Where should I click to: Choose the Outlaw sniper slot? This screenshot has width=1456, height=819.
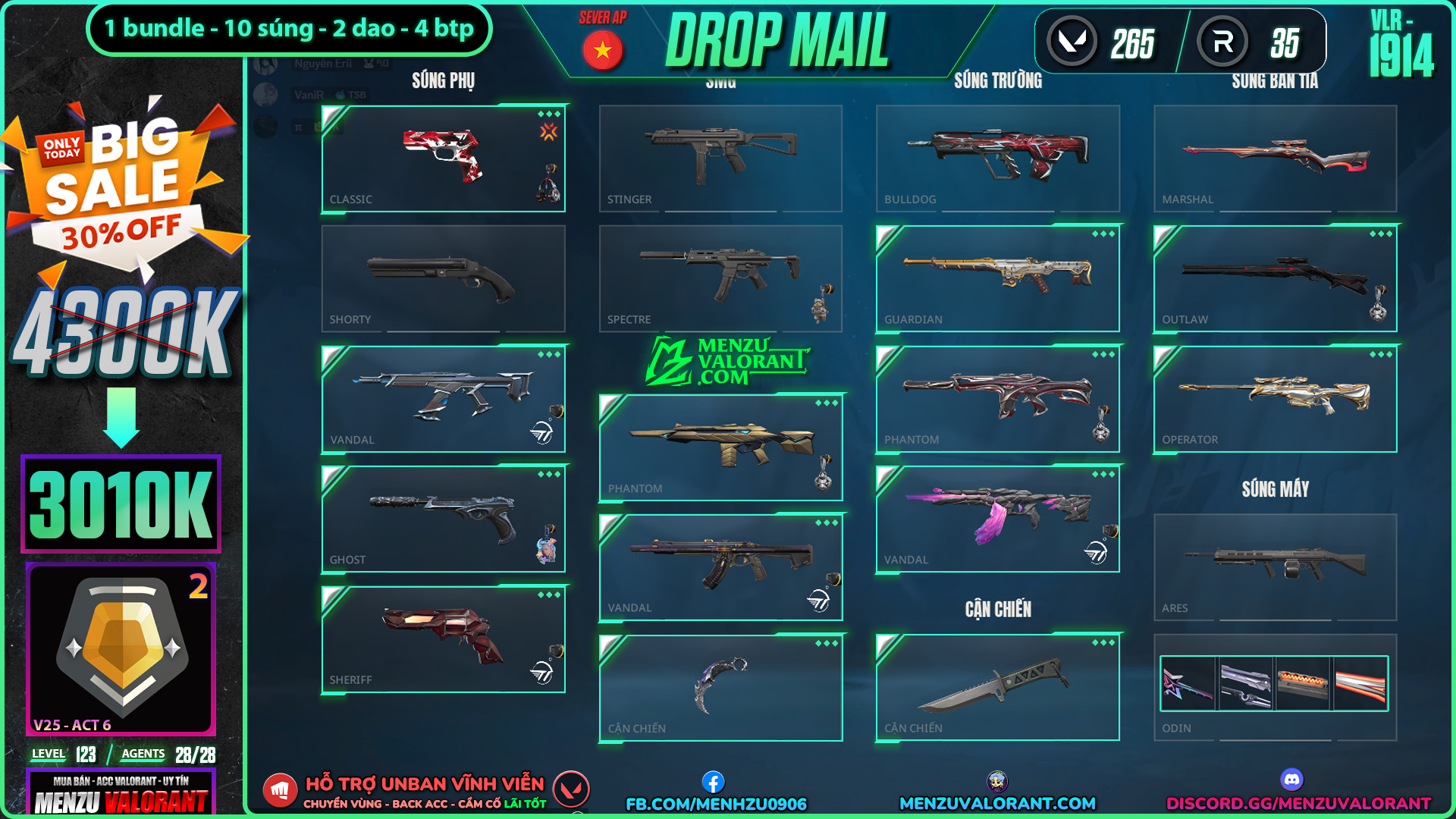point(1275,278)
